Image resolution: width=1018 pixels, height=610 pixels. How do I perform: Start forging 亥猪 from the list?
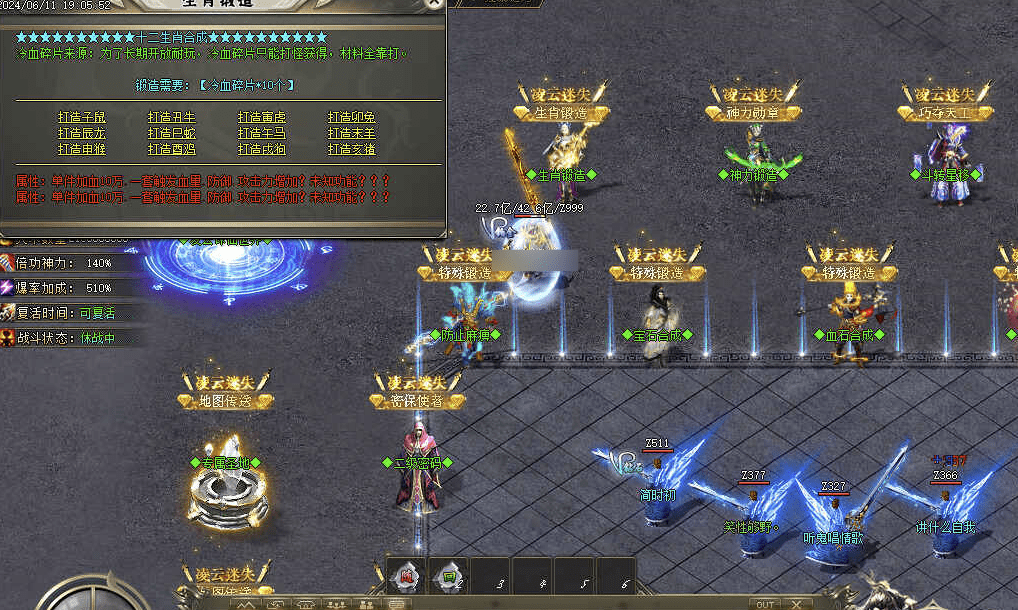(352, 149)
